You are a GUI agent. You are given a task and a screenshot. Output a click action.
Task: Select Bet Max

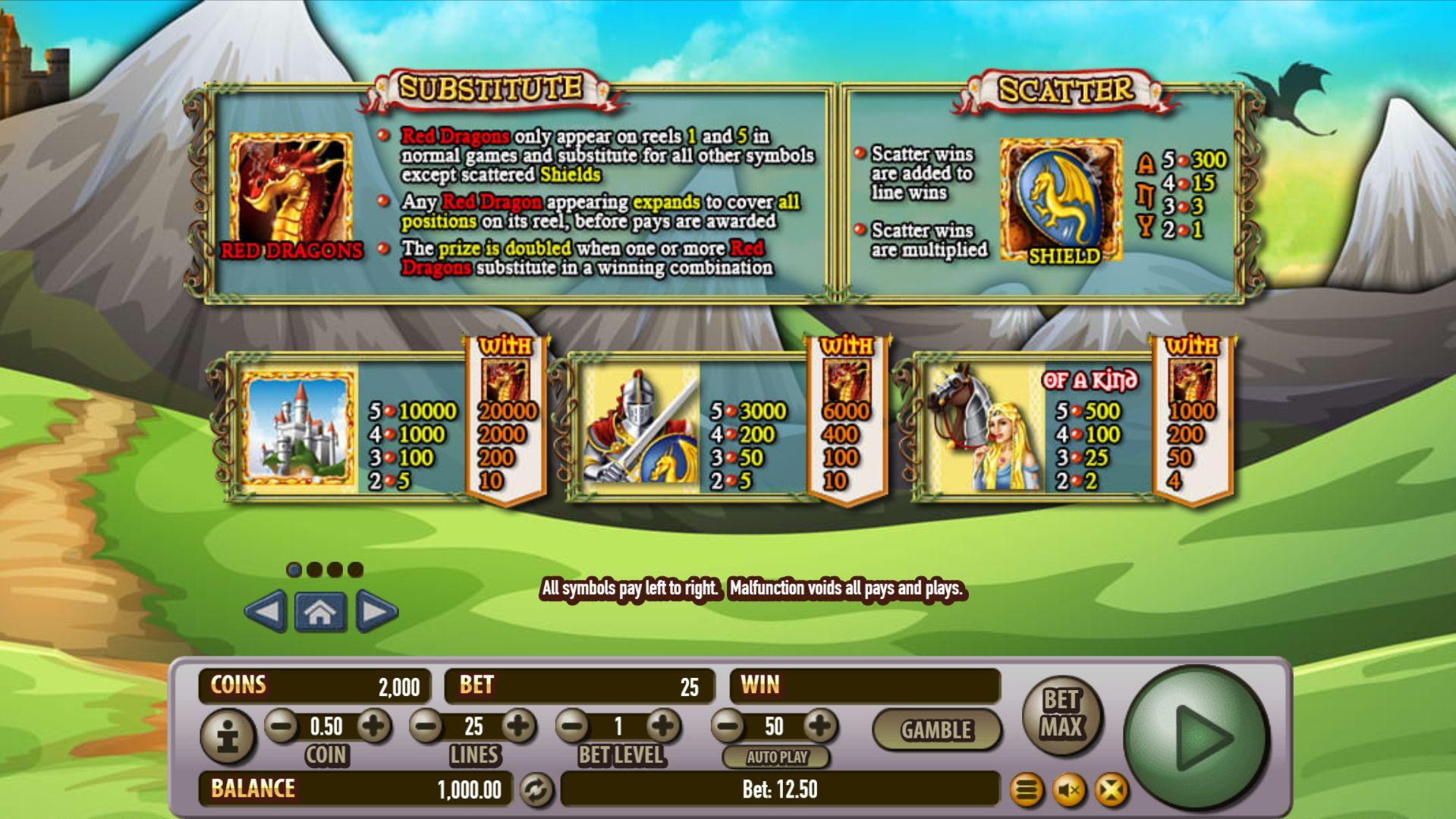tap(1061, 714)
